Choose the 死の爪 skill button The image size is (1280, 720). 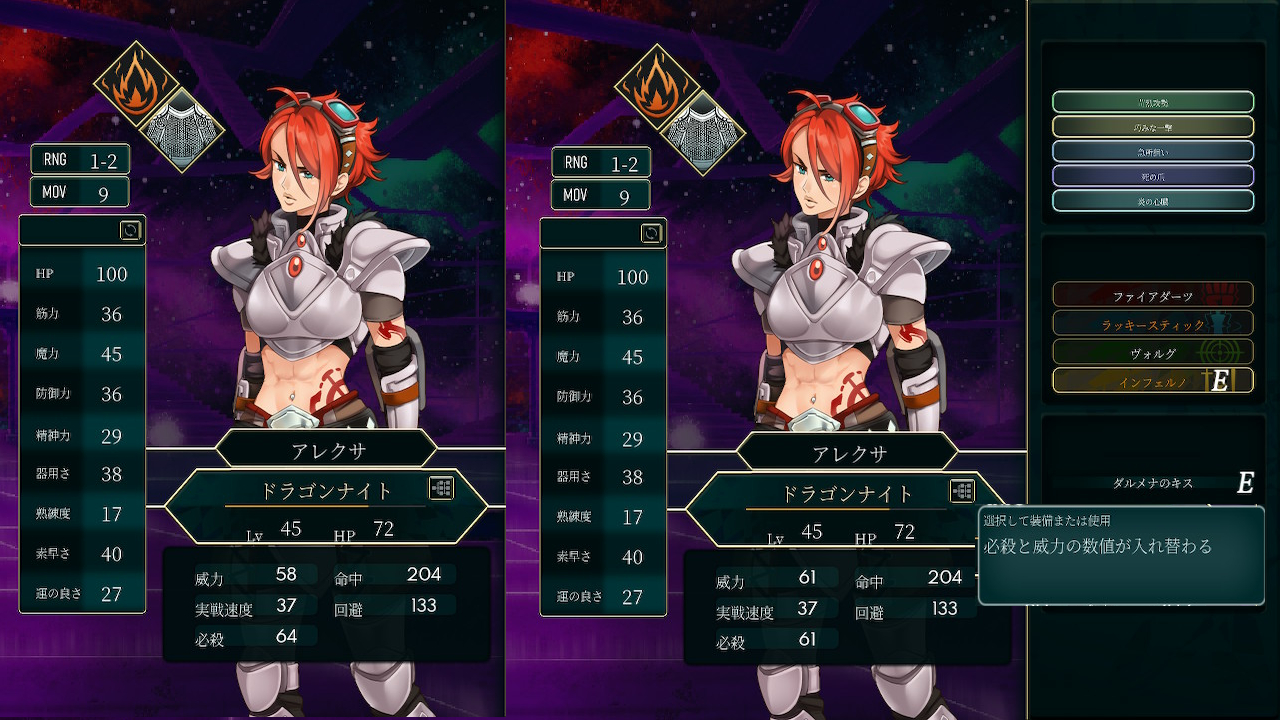pyautogui.click(x=1152, y=176)
